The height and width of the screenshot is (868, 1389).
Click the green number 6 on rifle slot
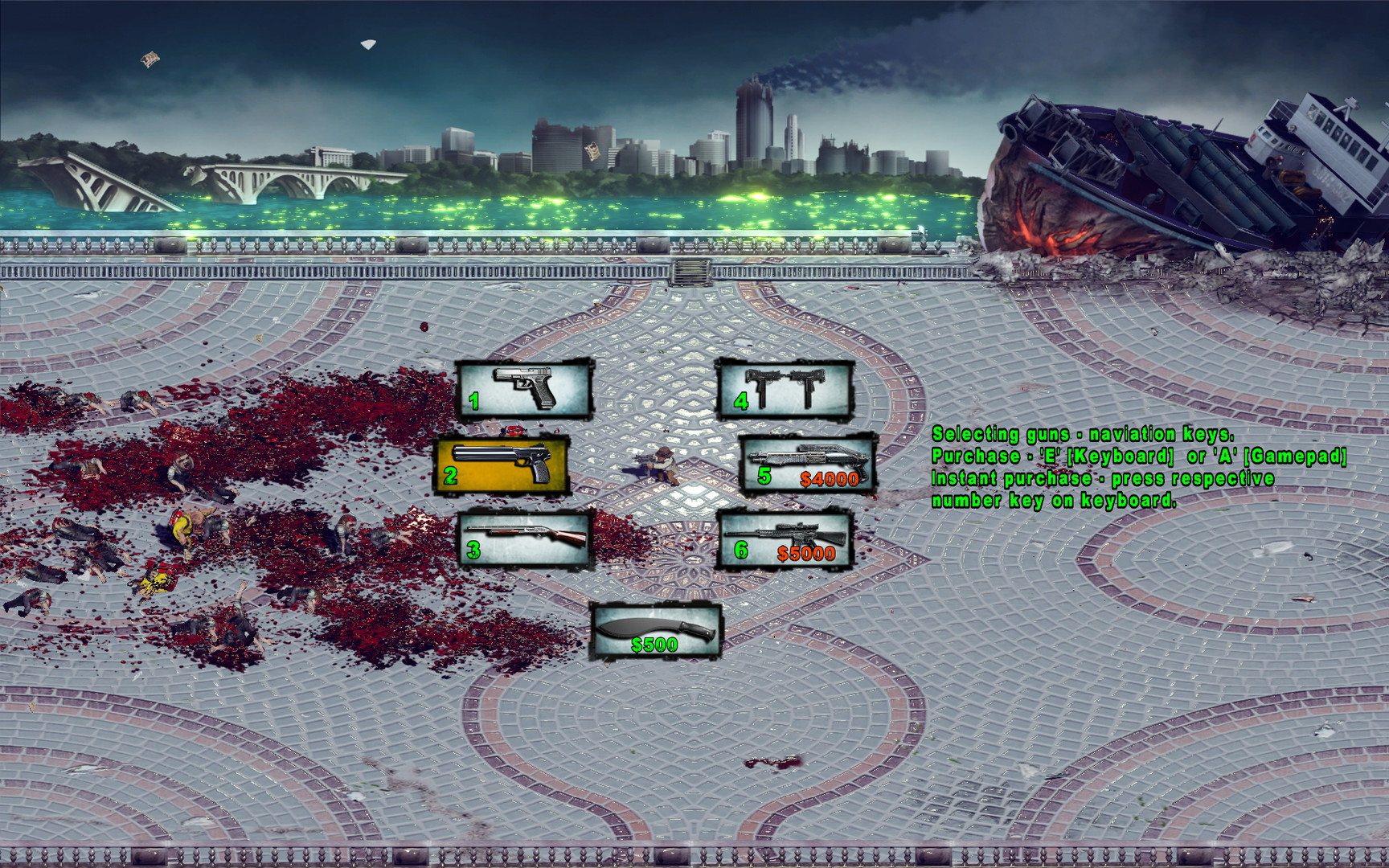click(x=742, y=551)
